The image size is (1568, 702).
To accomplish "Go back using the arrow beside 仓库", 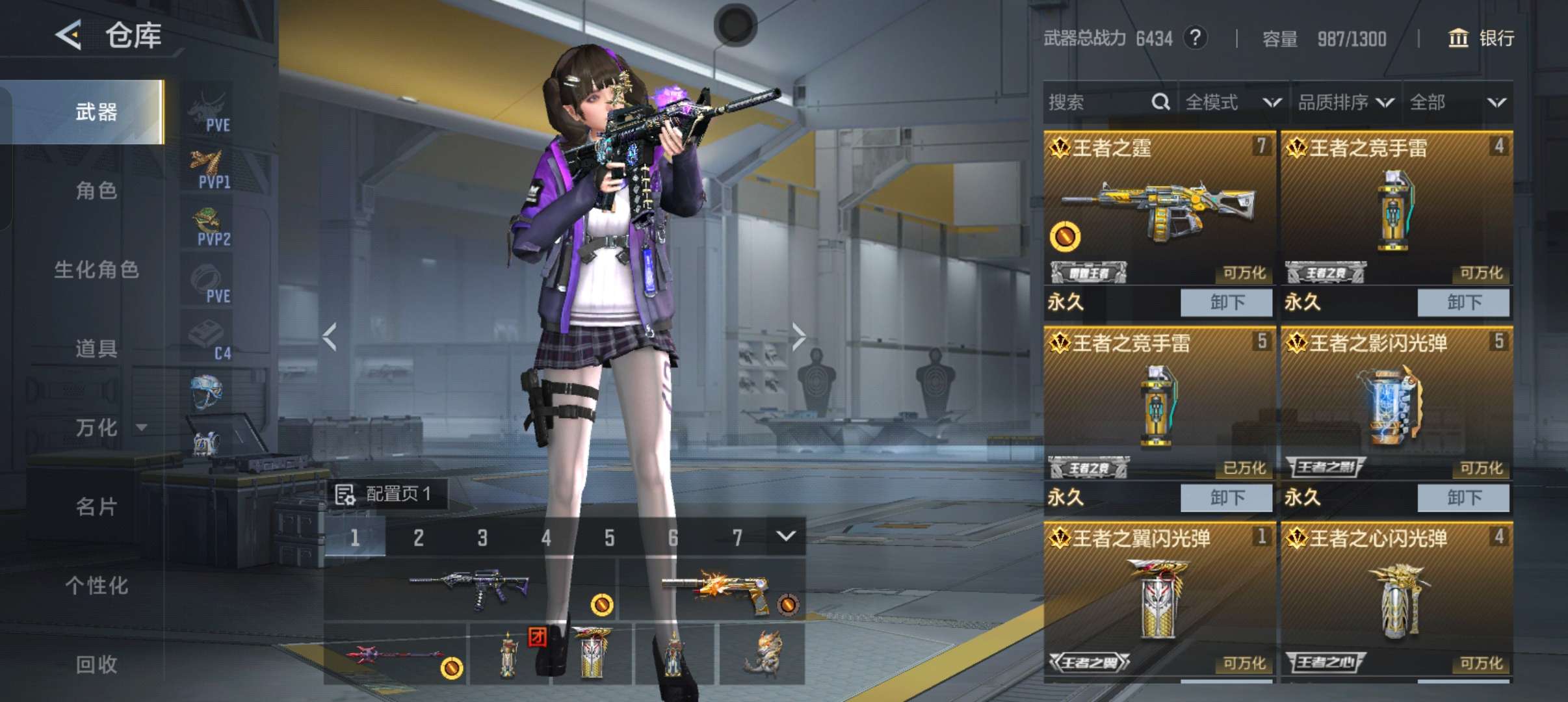I will [69, 34].
